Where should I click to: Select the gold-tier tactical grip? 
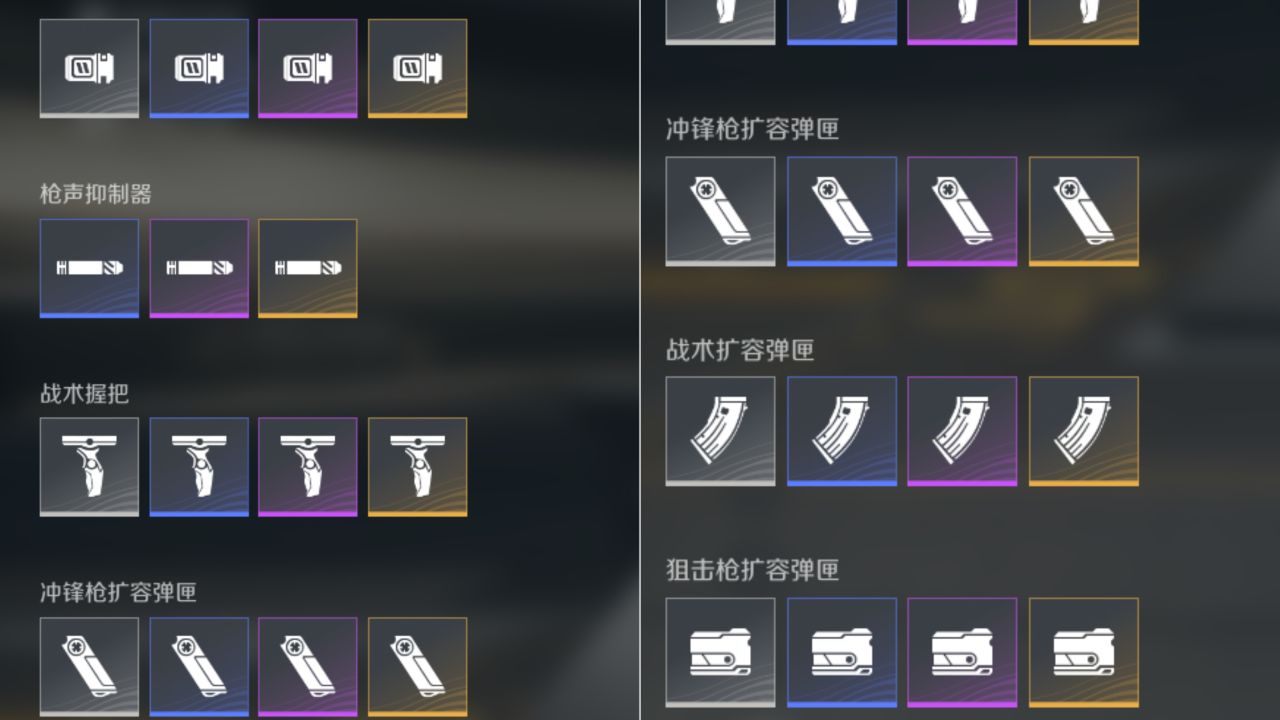417,467
